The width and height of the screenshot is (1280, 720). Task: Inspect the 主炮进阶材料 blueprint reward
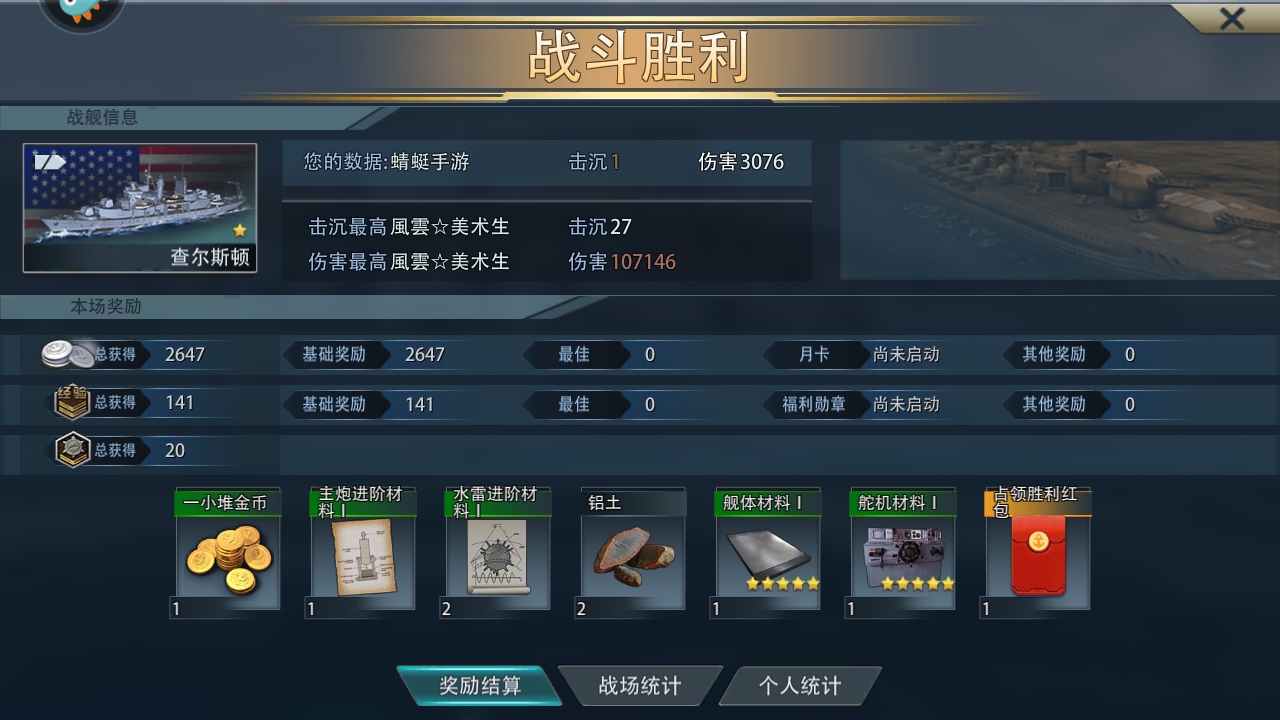point(360,553)
